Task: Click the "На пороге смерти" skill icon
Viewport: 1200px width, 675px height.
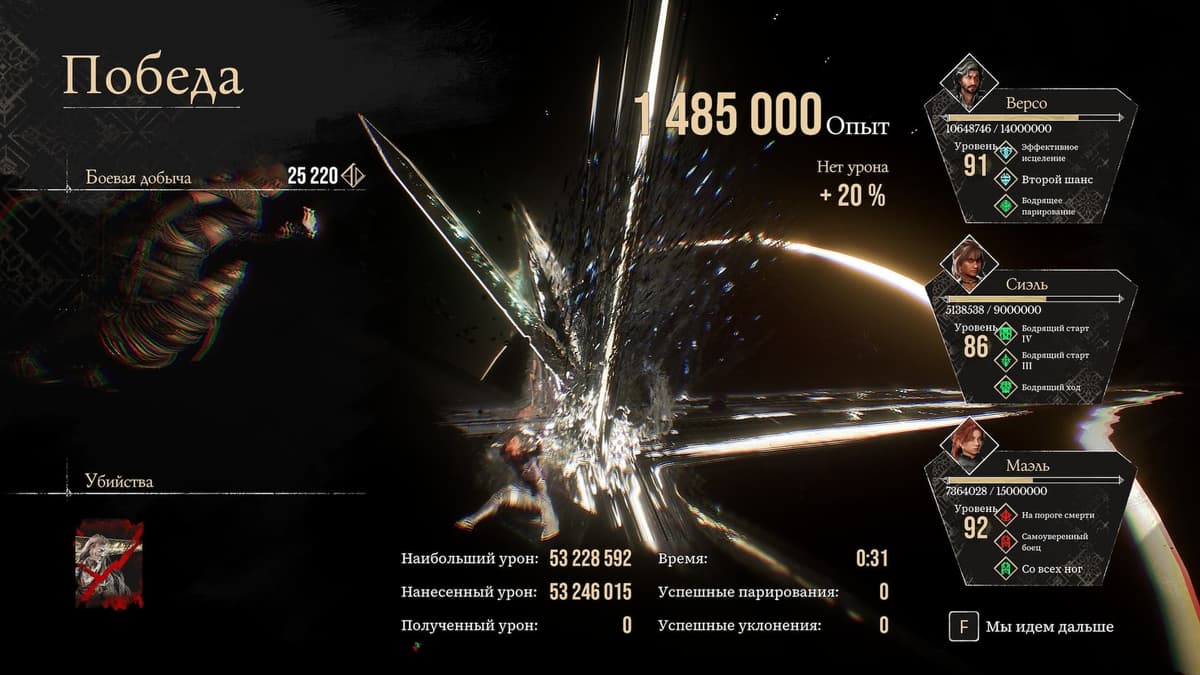Action: point(1005,515)
